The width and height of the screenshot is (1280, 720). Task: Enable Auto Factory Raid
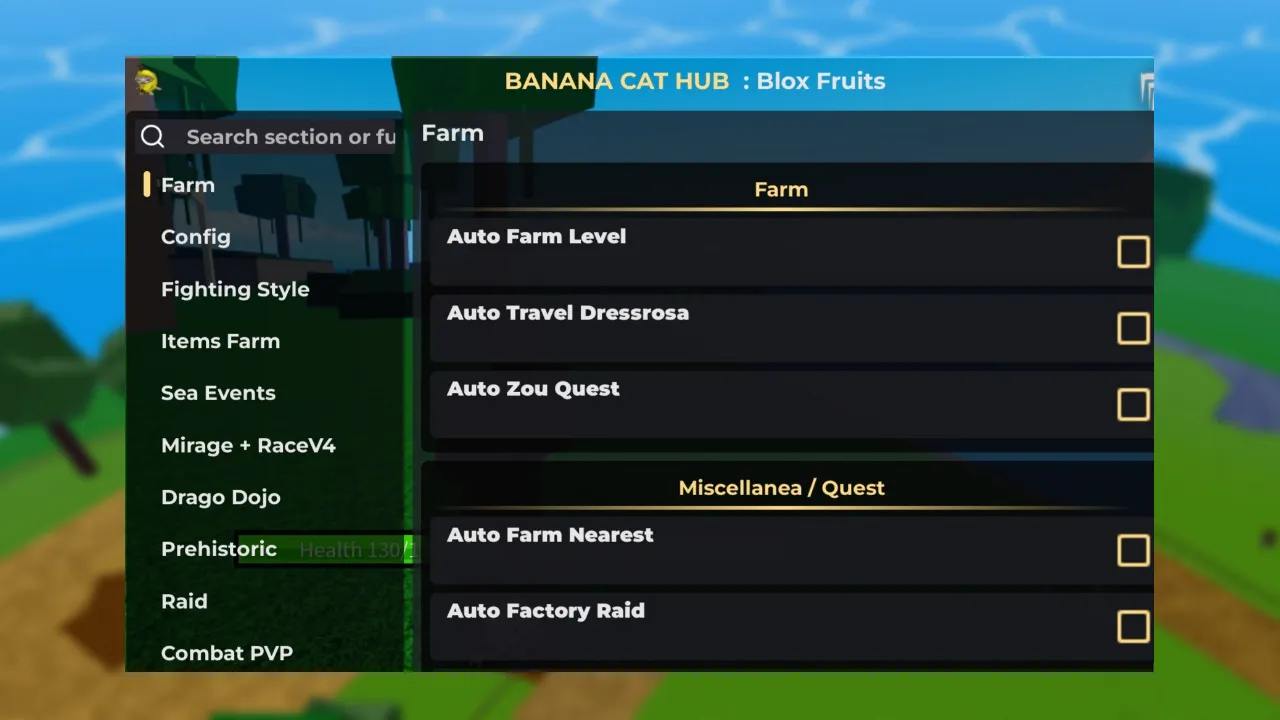point(1133,626)
